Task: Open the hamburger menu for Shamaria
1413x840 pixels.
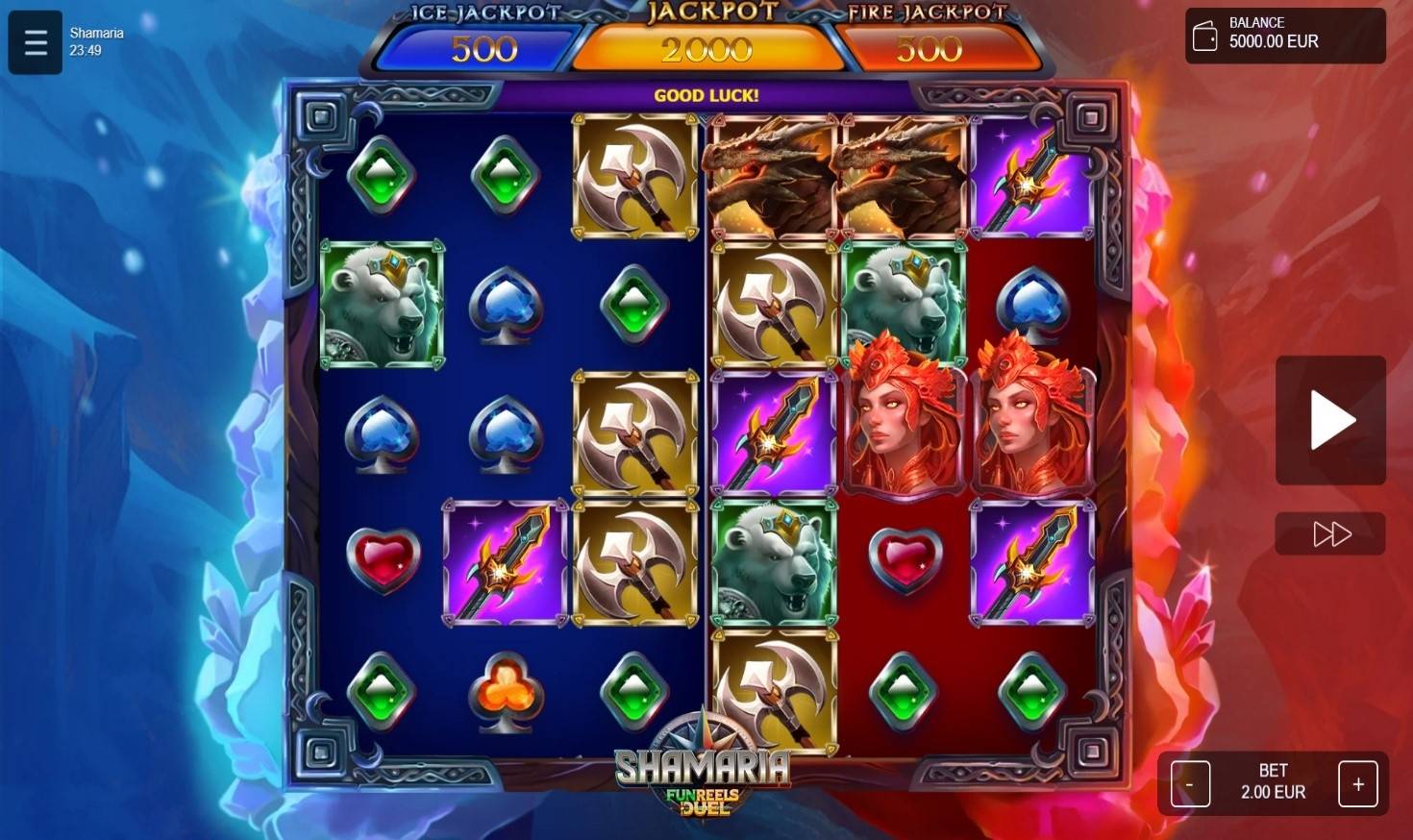Action: [35, 42]
